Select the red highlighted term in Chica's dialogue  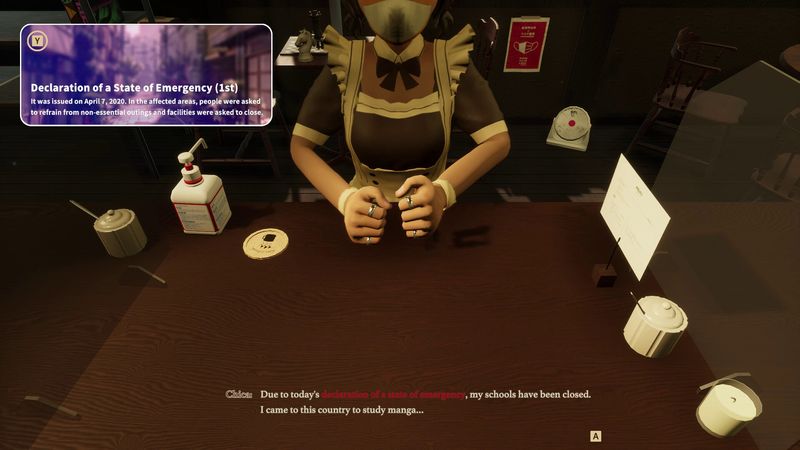click(x=393, y=394)
